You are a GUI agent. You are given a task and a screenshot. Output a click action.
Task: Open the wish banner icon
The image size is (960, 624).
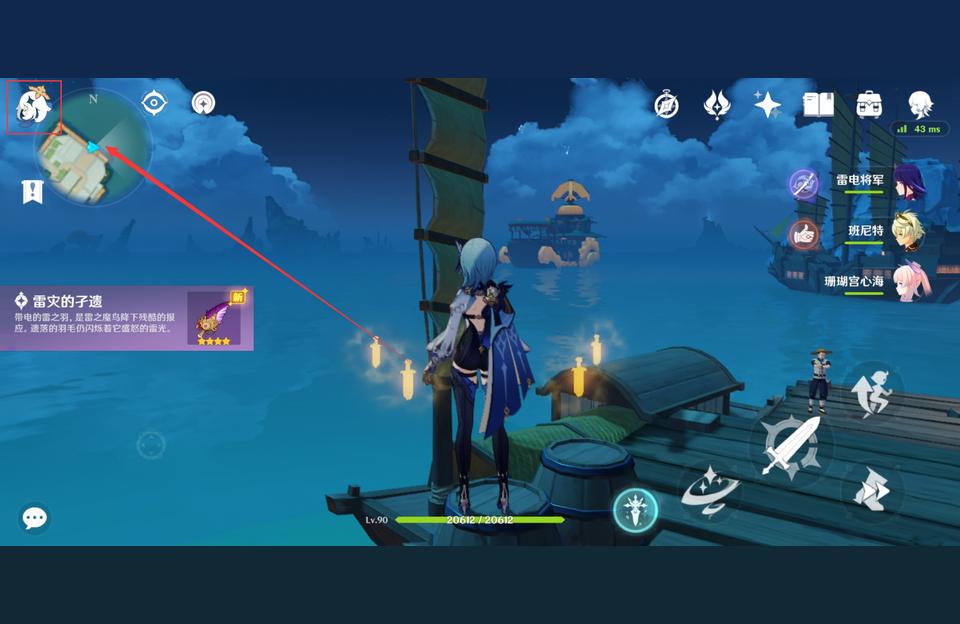pyautogui.click(x=717, y=105)
